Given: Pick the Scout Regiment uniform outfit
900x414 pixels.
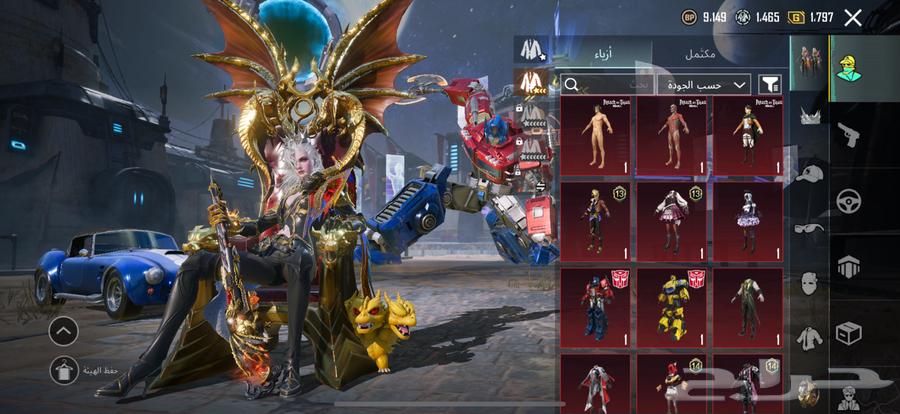Looking at the screenshot, I should tap(748, 133).
